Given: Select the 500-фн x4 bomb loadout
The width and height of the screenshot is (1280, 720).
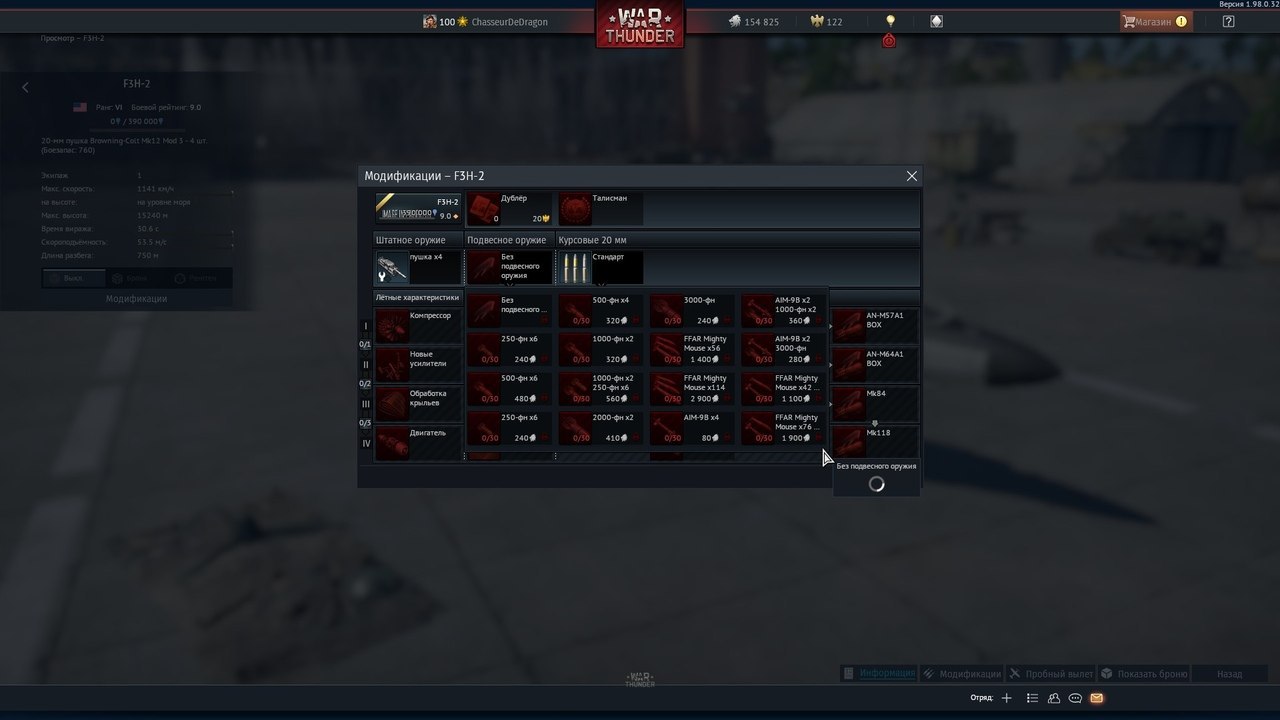Looking at the screenshot, I should click(x=600, y=310).
